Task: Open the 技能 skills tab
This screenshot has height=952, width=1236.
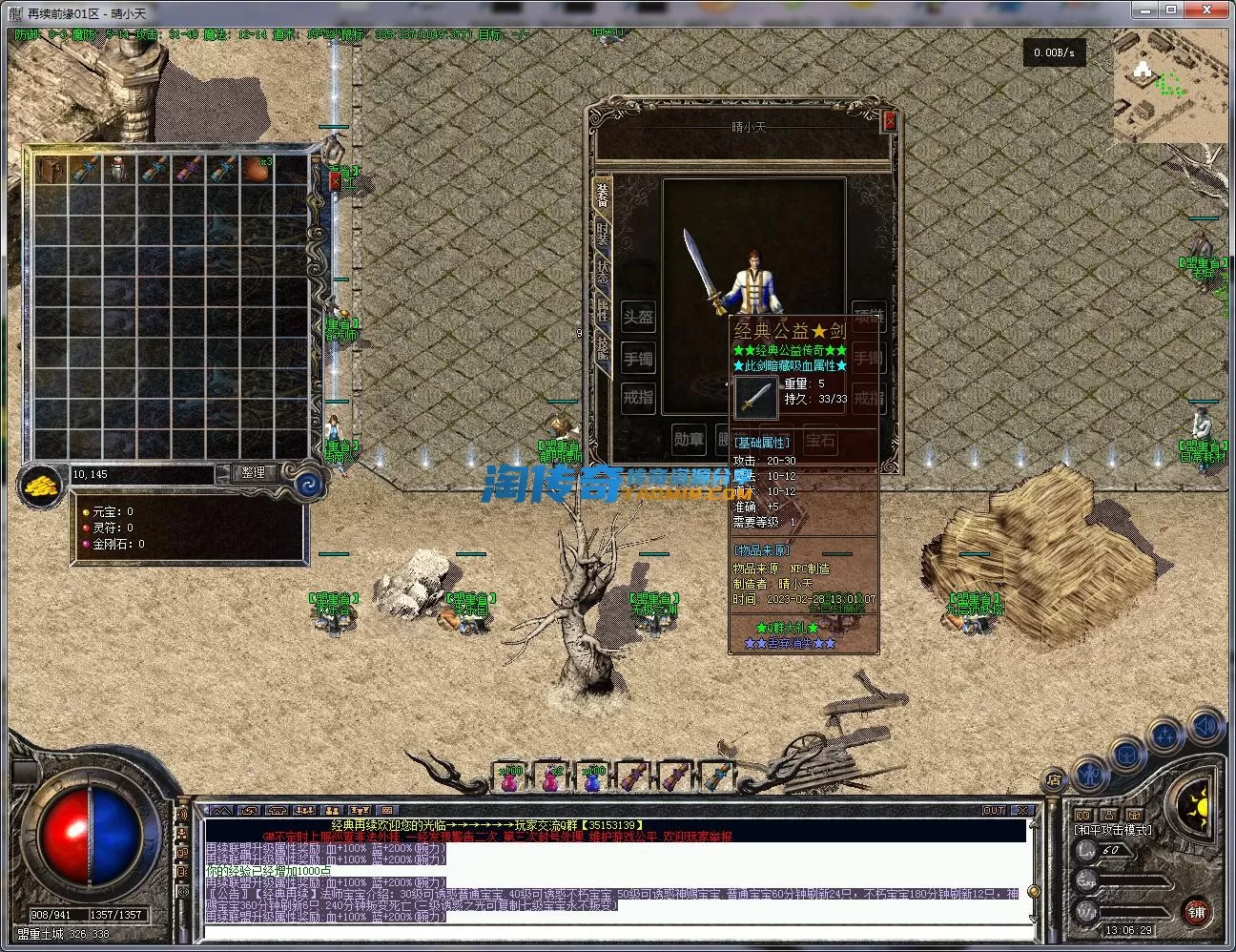Action: [603, 347]
